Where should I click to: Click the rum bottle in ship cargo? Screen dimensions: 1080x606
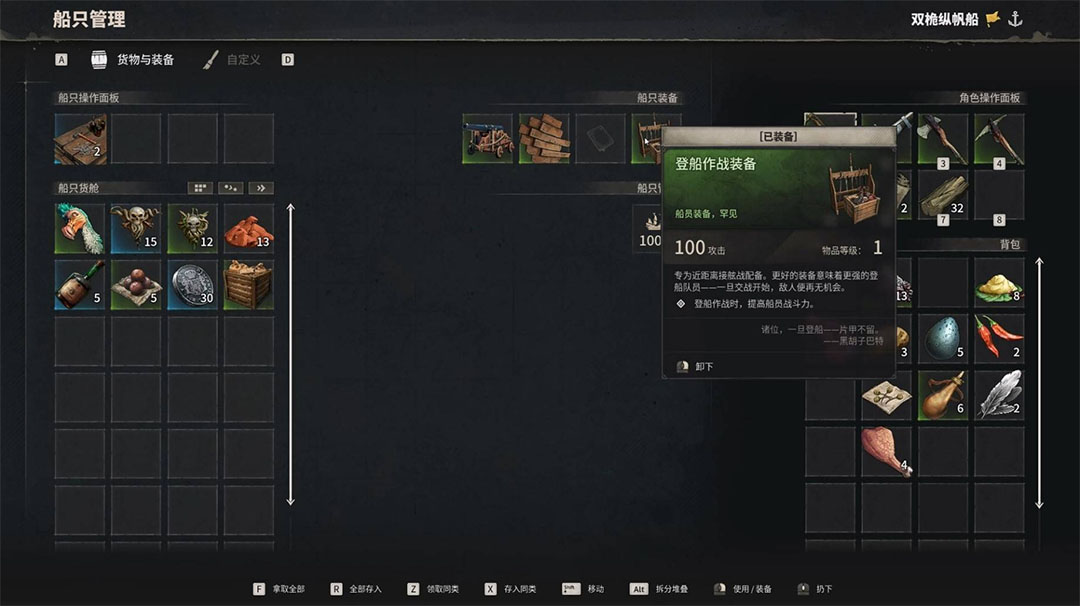(80, 285)
